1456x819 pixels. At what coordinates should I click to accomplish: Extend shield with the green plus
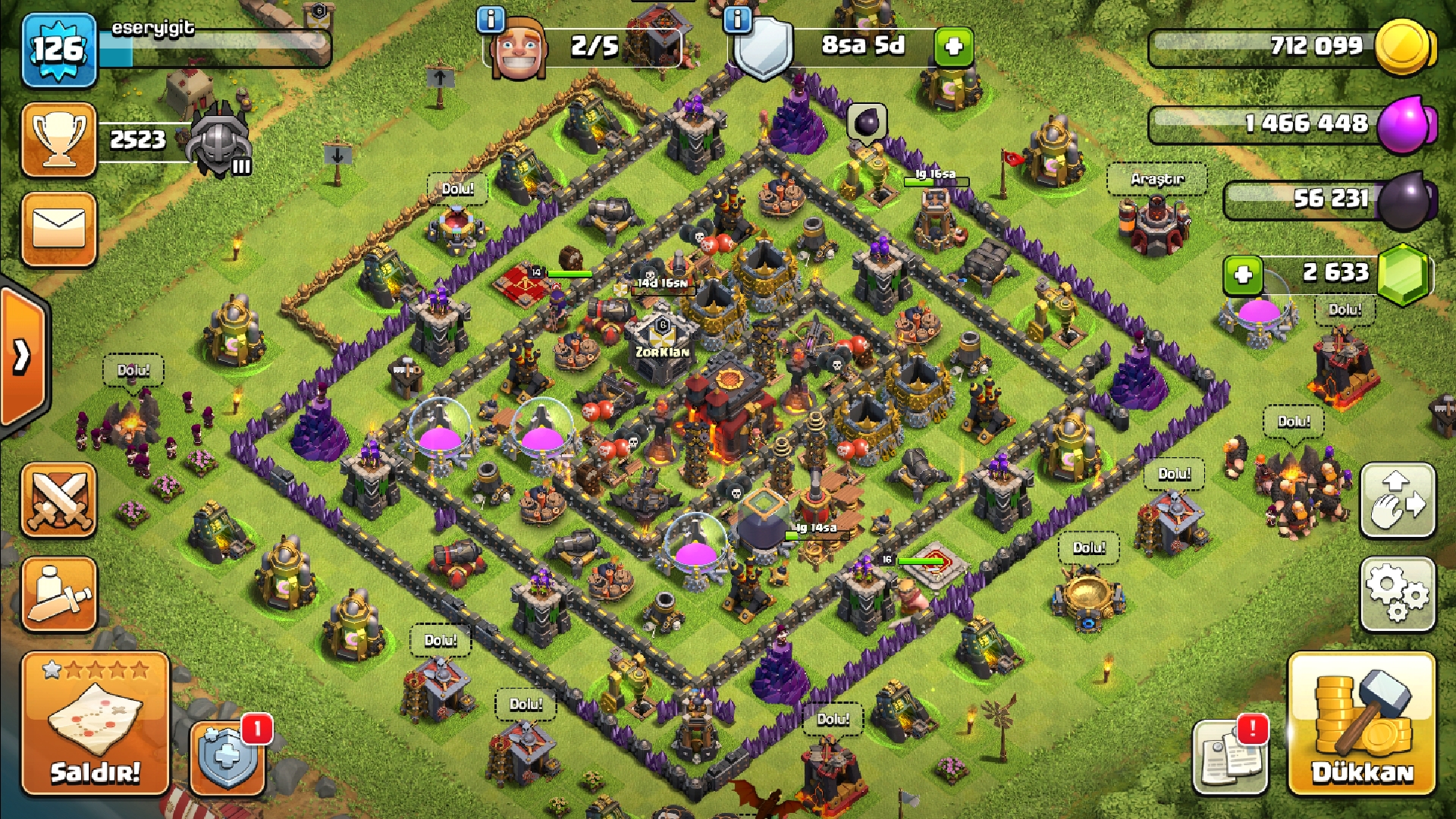pos(953,47)
